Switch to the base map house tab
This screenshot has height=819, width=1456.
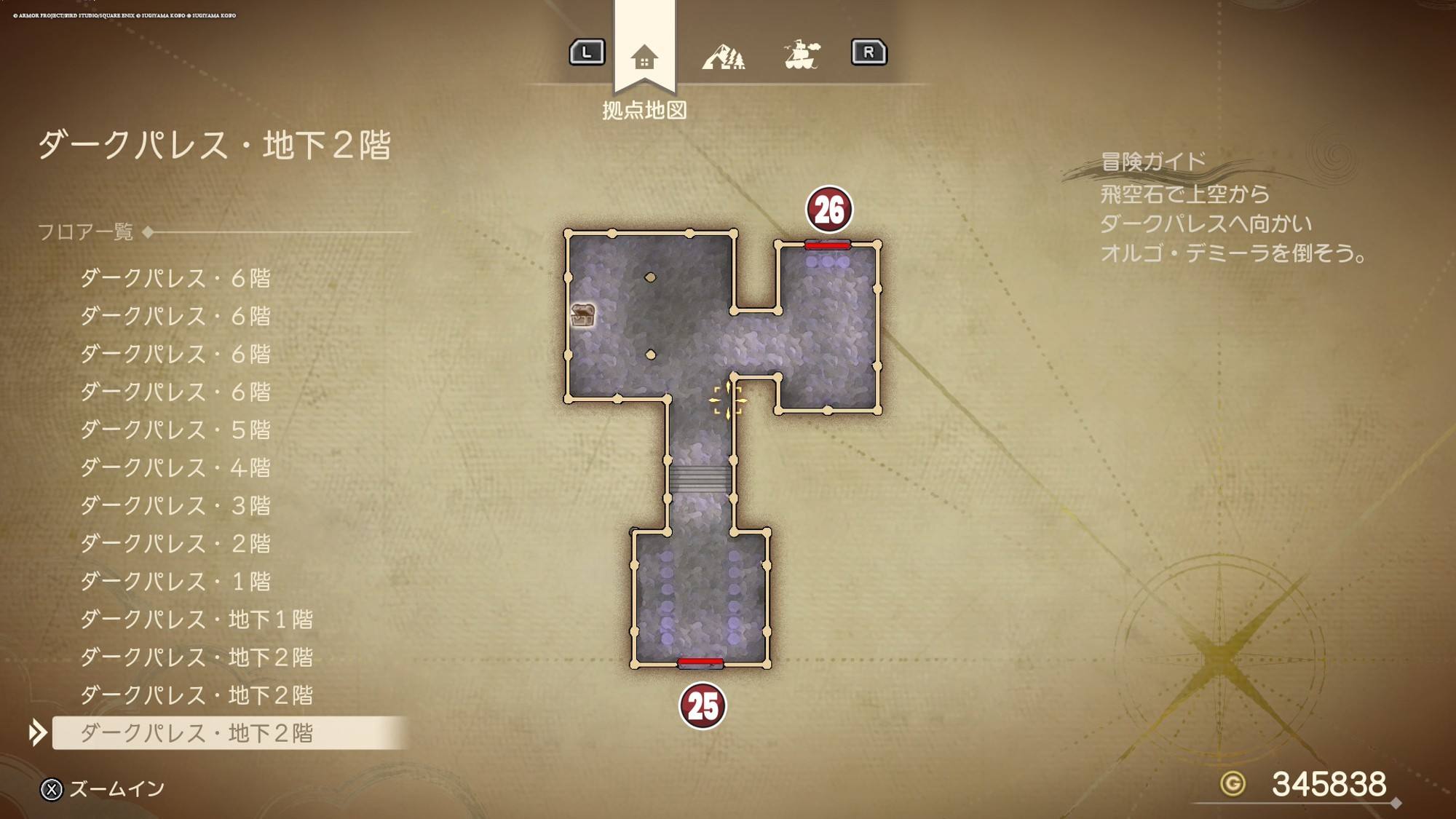point(644,57)
